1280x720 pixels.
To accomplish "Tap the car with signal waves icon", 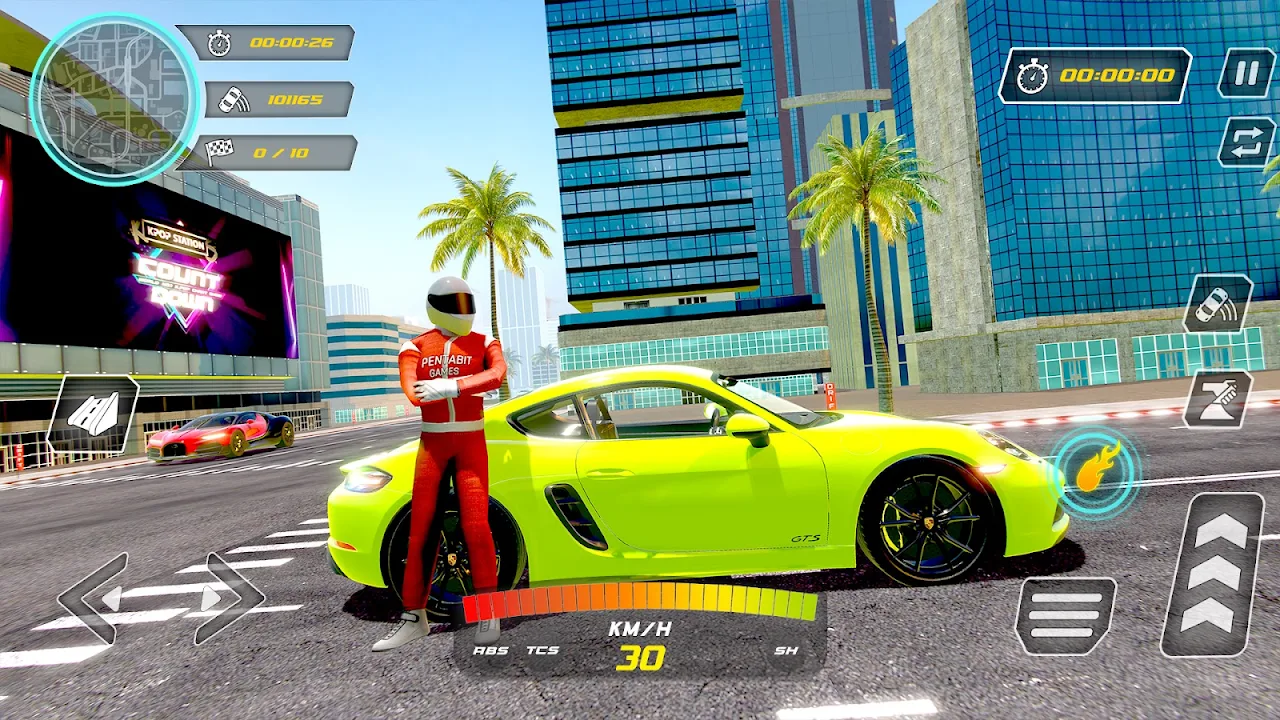I will point(1217,304).
